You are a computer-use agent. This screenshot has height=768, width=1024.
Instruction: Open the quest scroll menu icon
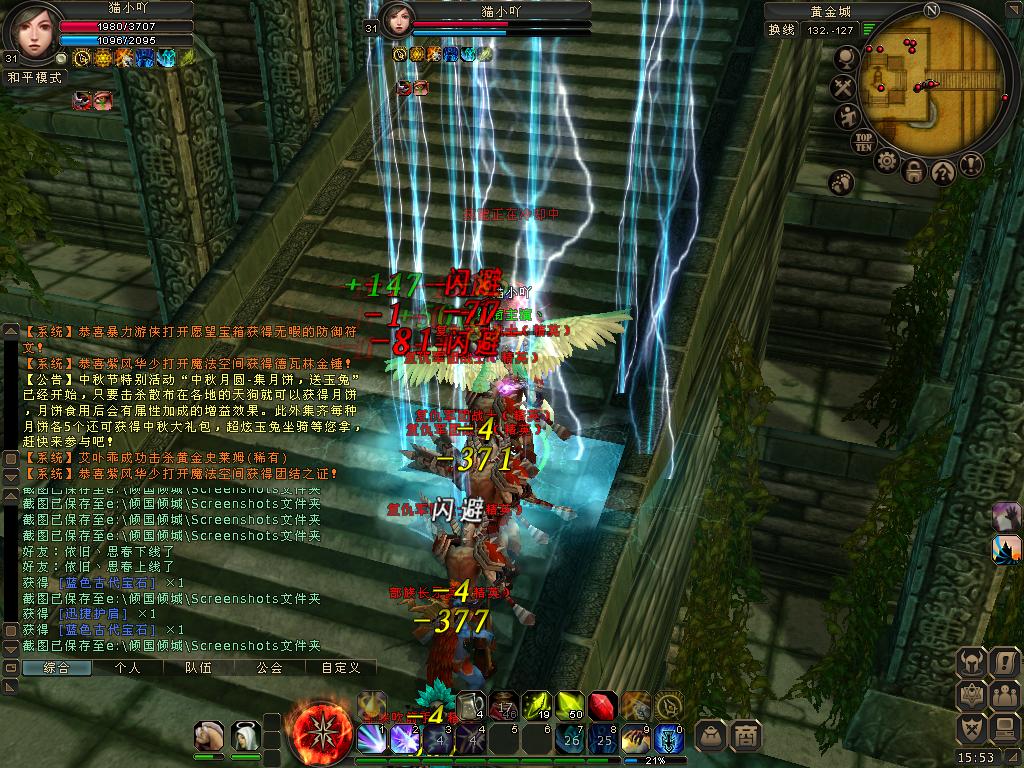pos(1005,662)
